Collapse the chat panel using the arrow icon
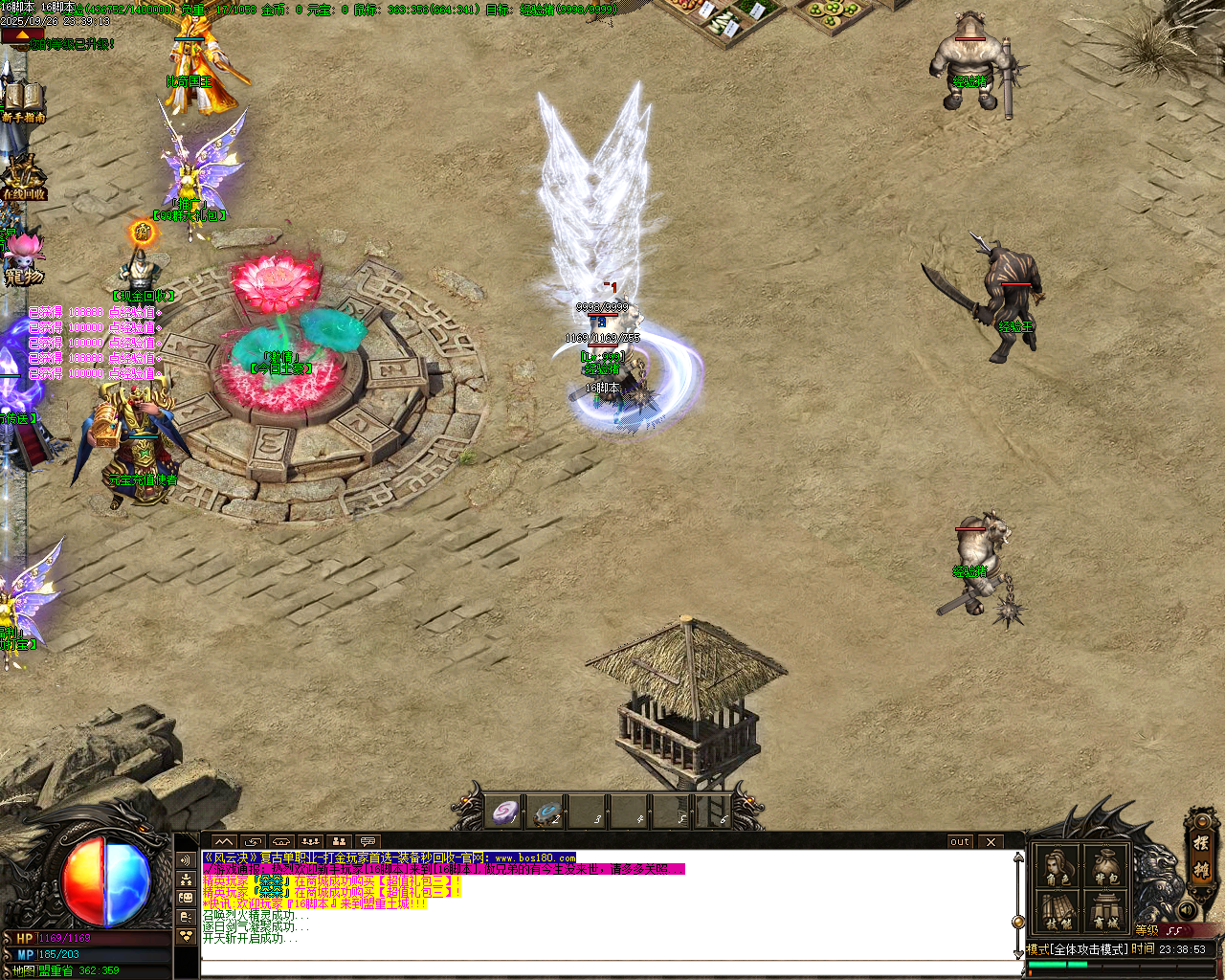The width and height of the screenshot is (1225, 980). (x=224, y=841)
